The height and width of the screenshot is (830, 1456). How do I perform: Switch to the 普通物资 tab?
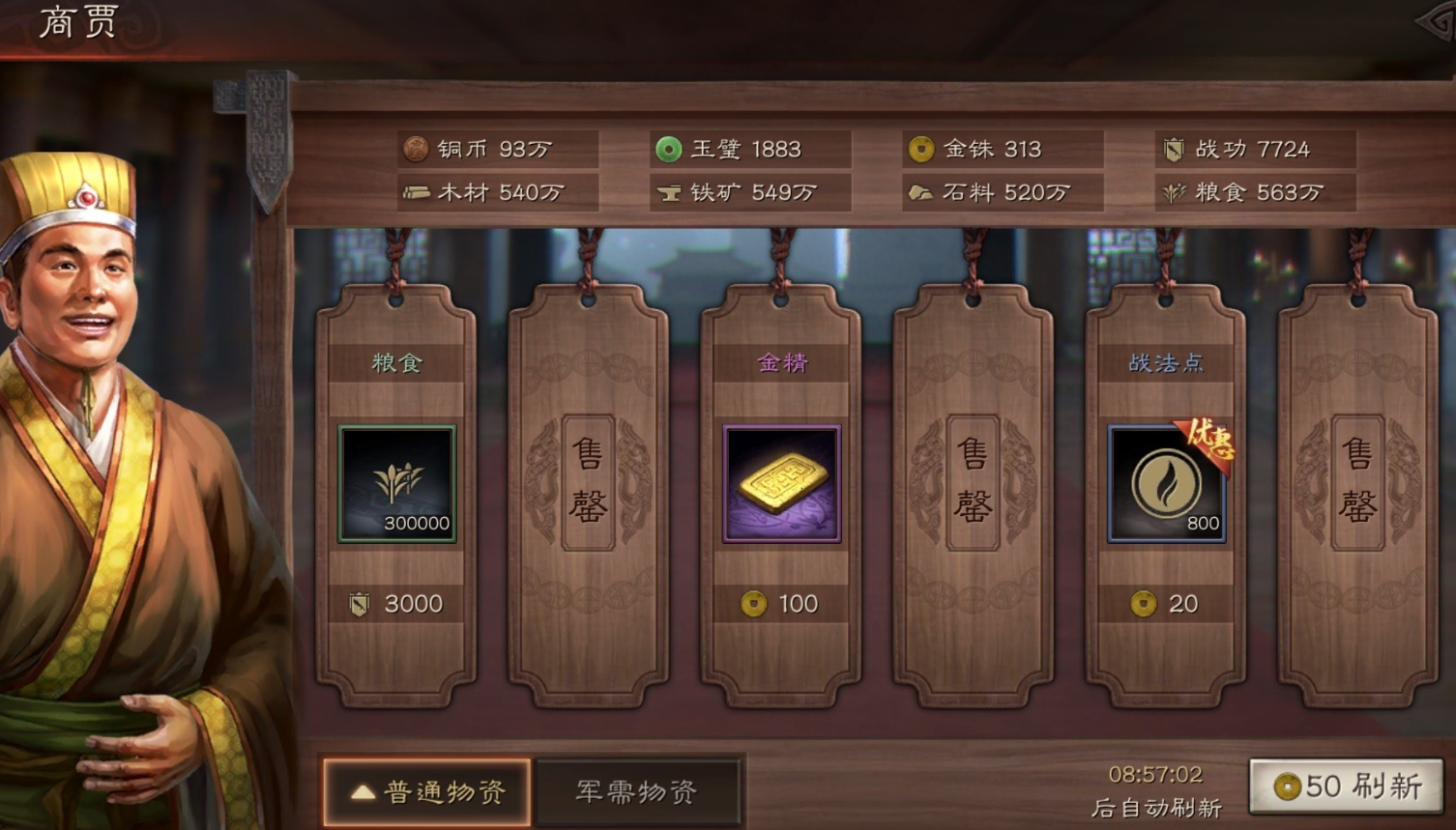click(426, 792)
